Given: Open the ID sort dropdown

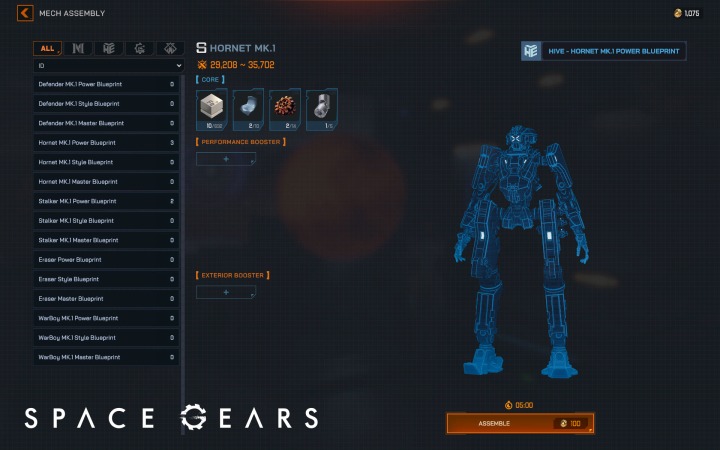Looking at the screenshot, I should [x=108, y=66].
